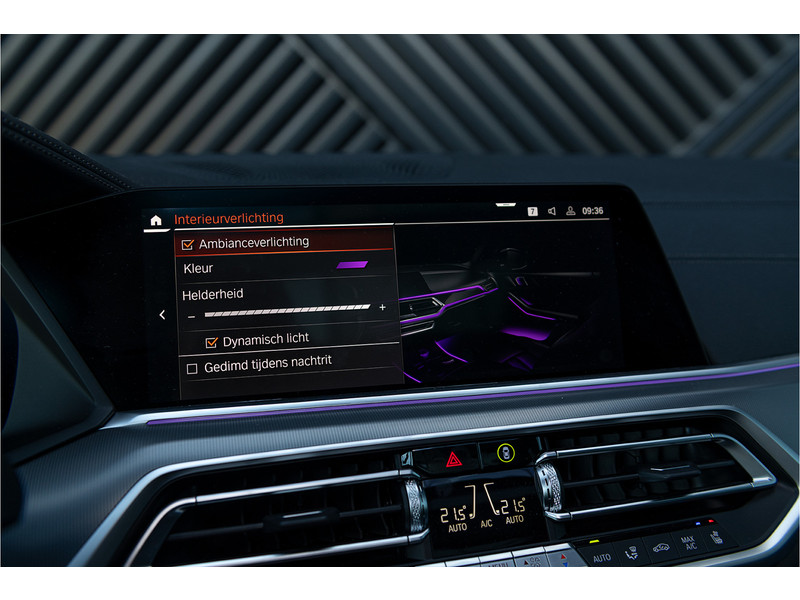Increase brightness with the plus button
The height and width of the screenshot is (600, 800).
(382, 307)
